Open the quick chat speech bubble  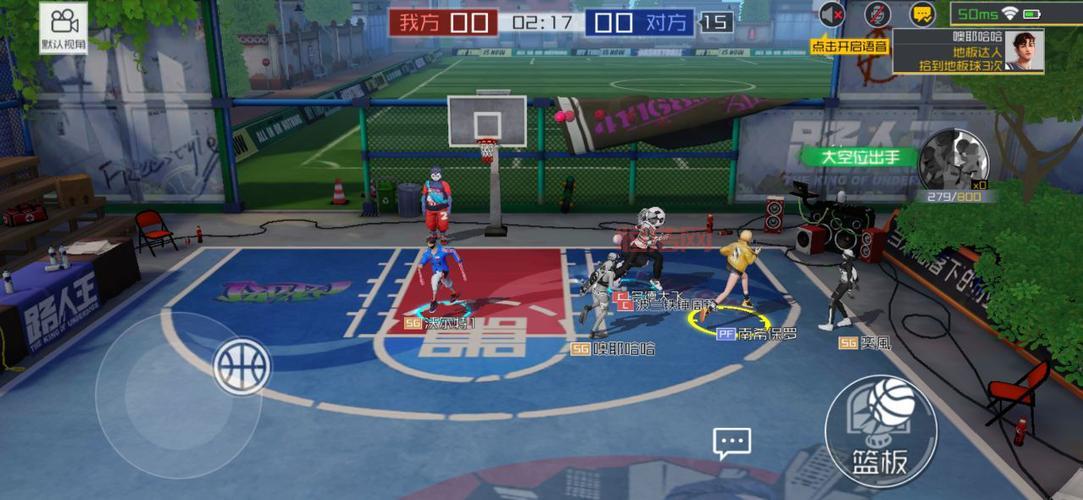(x=731, y=442)
